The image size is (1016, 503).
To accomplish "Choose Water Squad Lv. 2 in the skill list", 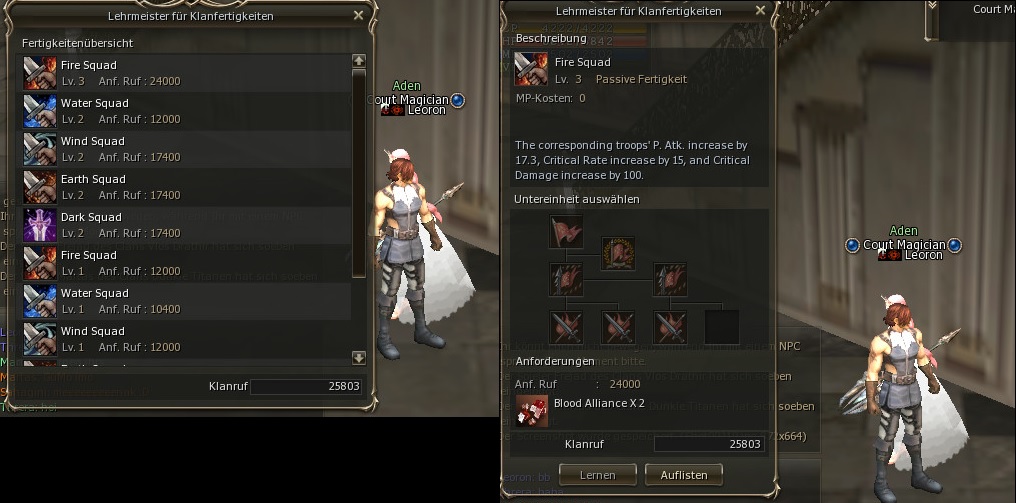I will pos(186,111).
